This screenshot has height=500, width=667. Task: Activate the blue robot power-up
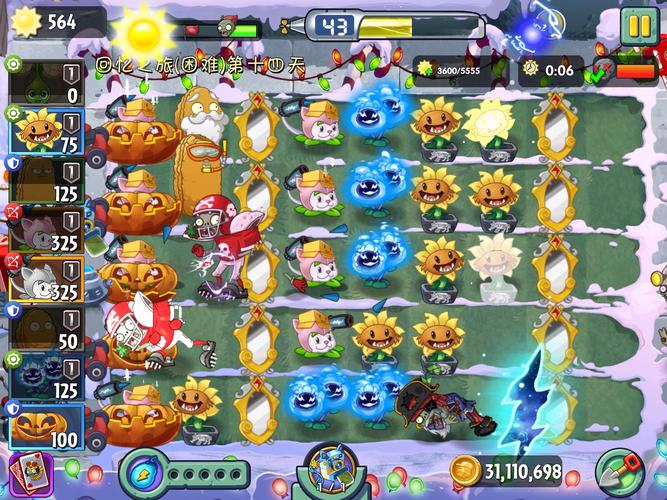[x=333, y=472]
